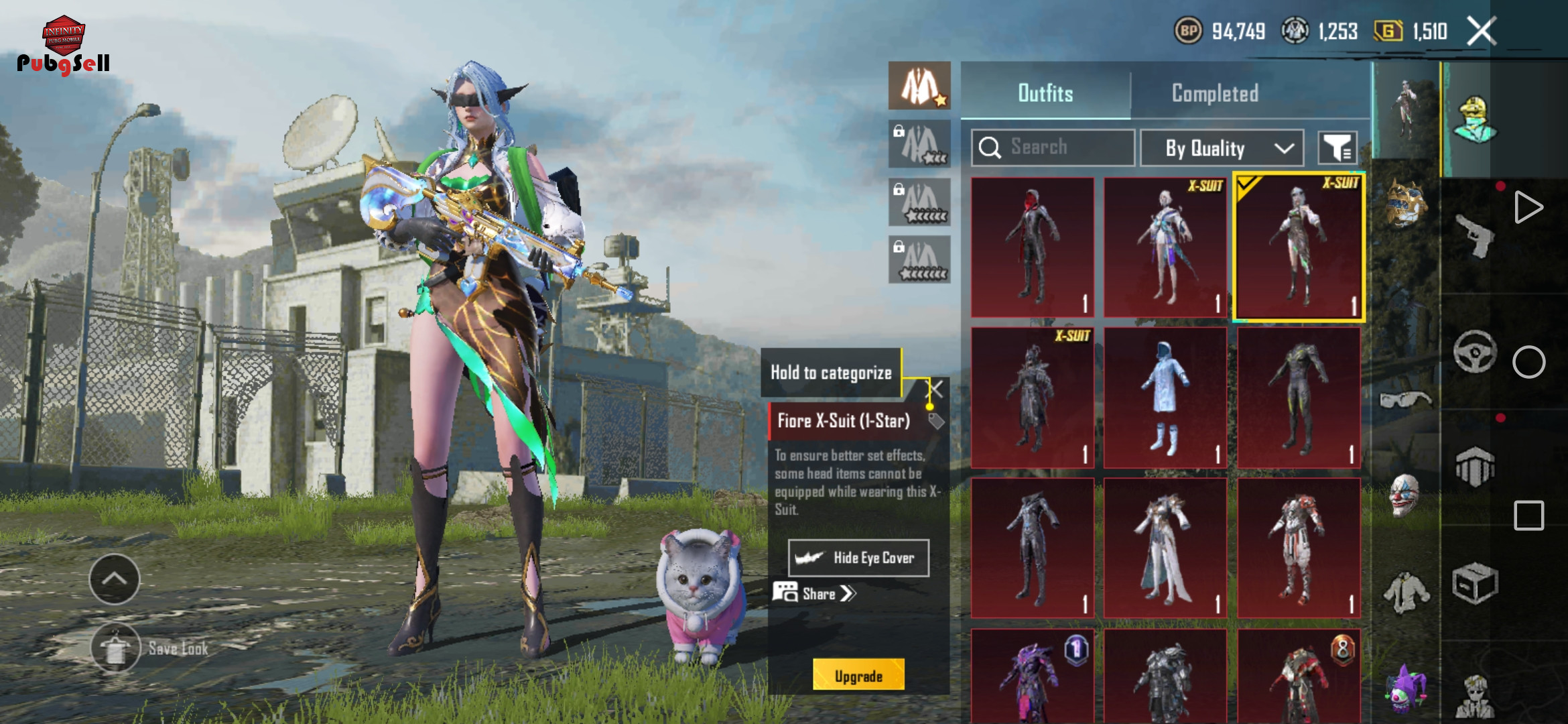Open the By Quality sort dropdown

click(1222, 148)
